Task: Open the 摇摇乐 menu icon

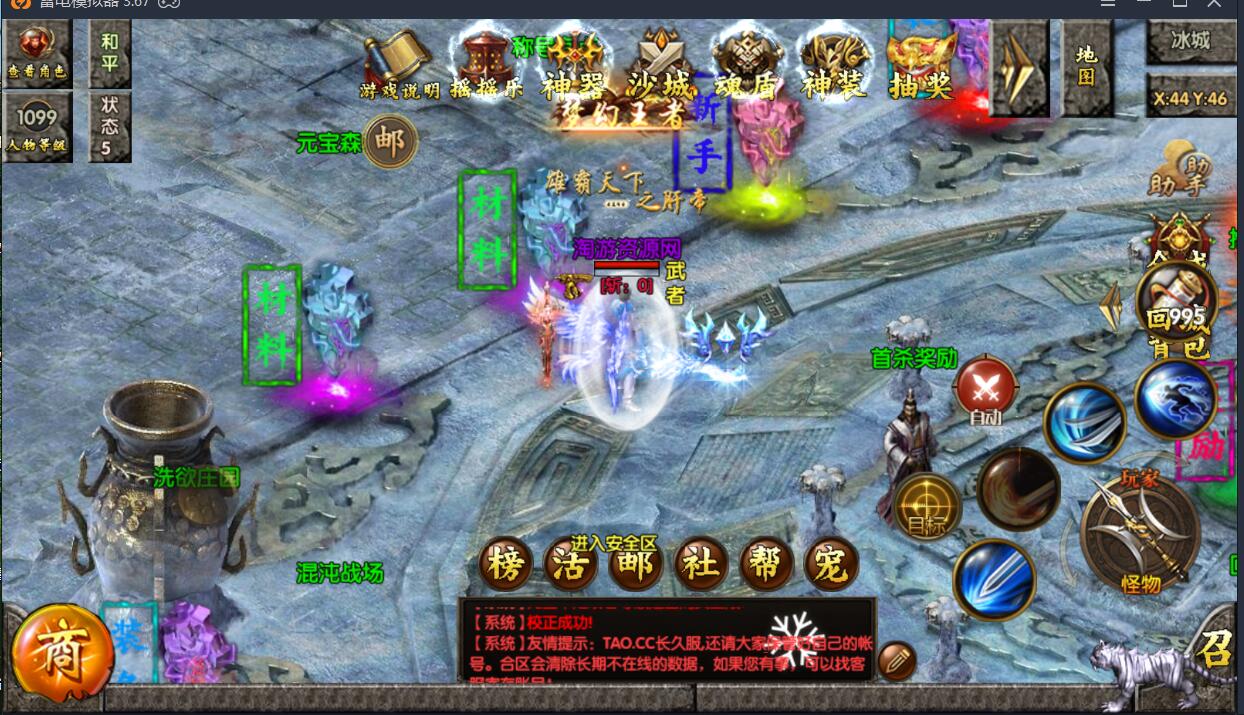Action: pyautogui.click(x=487, y=66)
